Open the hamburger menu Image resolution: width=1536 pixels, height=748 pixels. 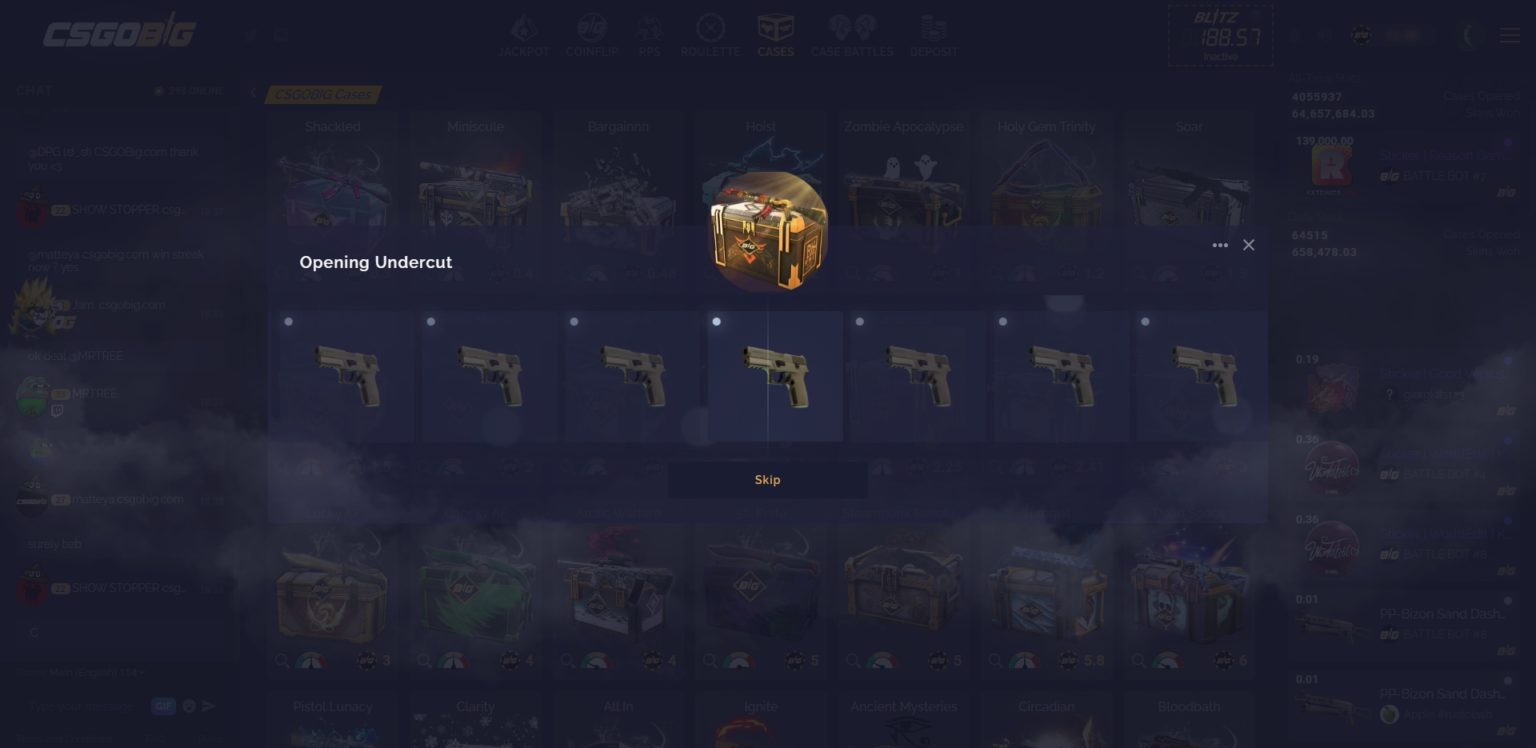[1510, 34]
